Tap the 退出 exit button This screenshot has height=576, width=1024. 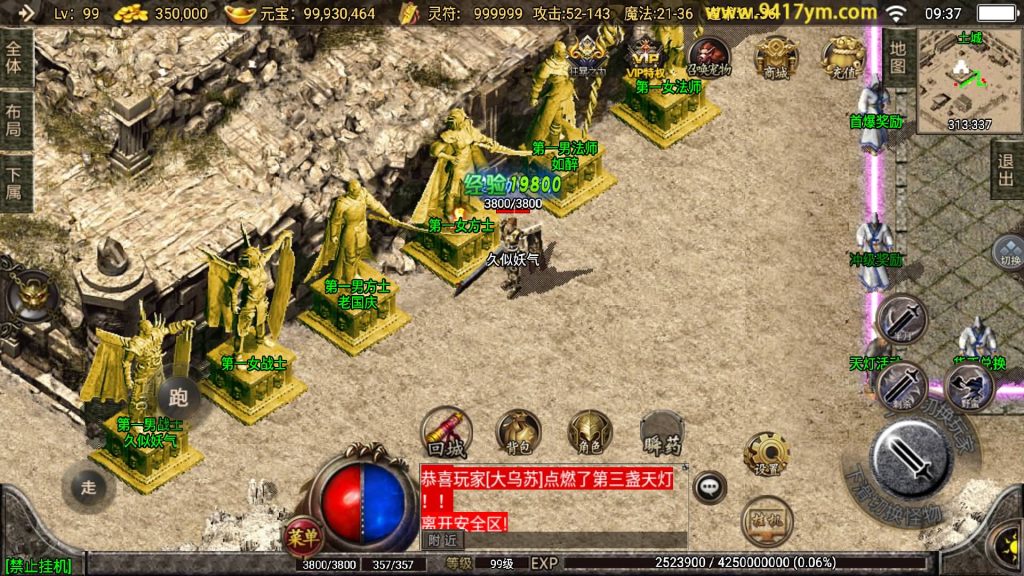[x=1007, y=170]
